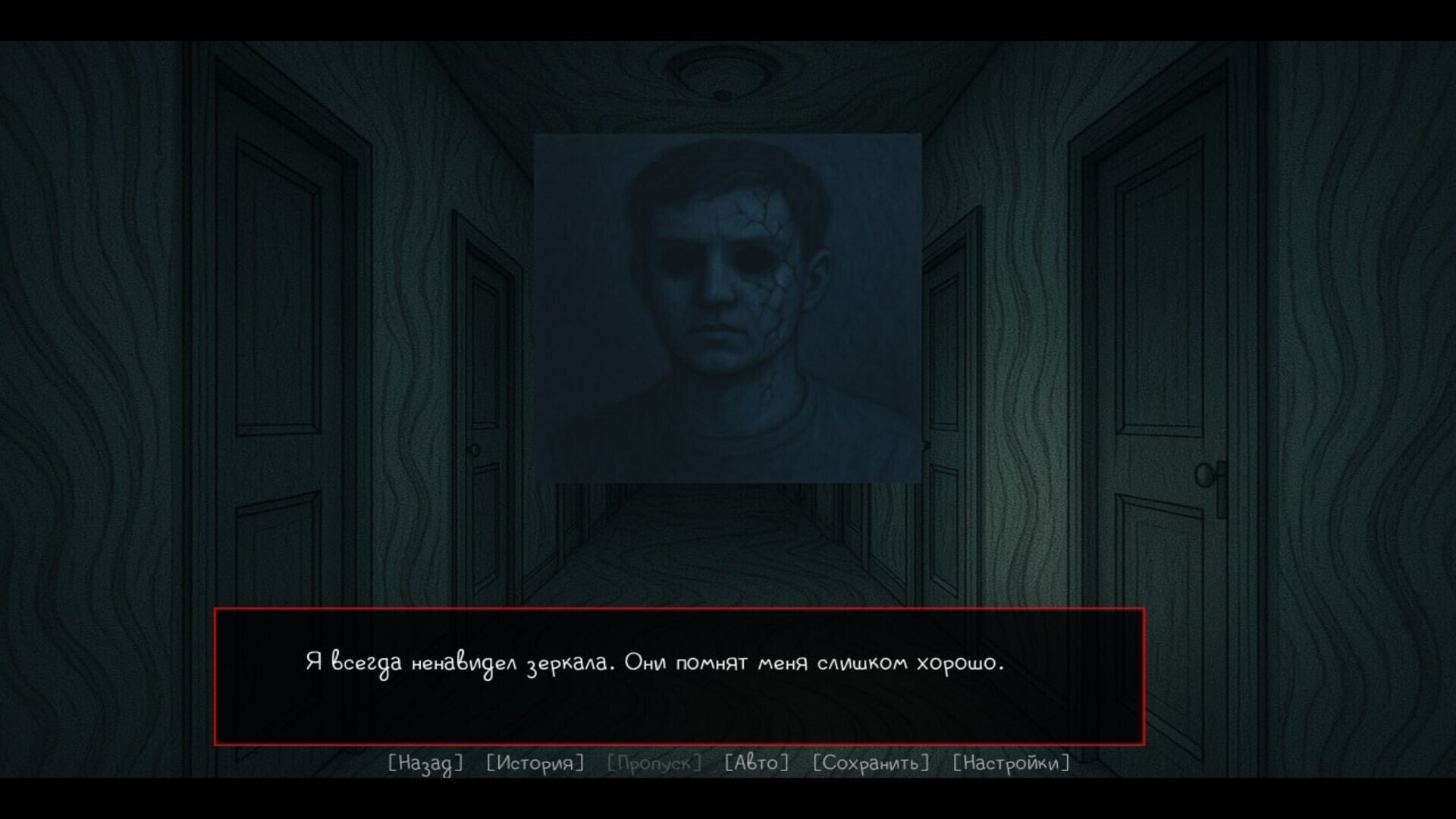The width and height of the screenshot is (1456, 819).
Task: Open the Настройки settings menu
Action: coord(1011,764)
